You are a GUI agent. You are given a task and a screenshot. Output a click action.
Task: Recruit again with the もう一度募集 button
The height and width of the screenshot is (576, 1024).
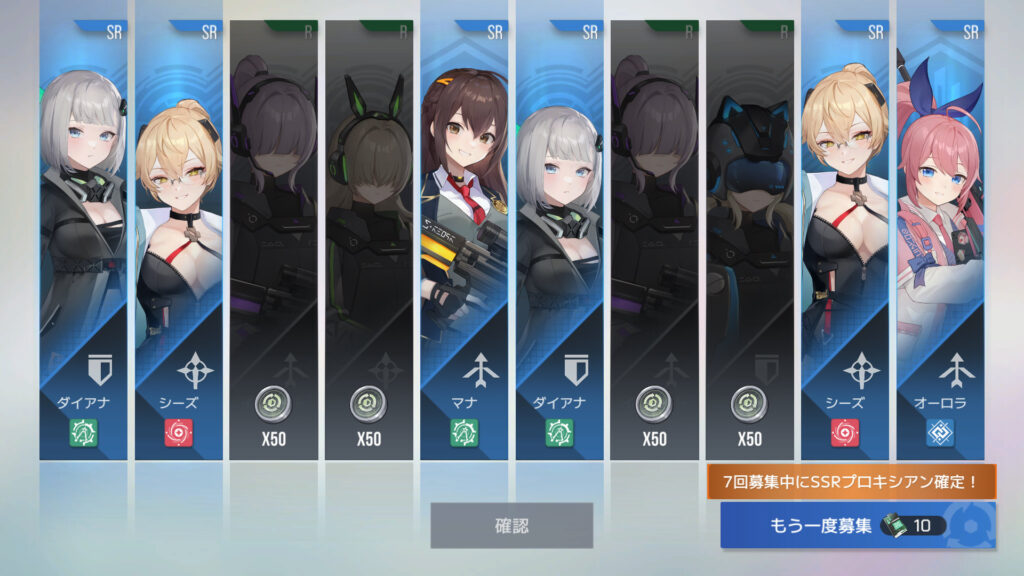tap(857, 525)
